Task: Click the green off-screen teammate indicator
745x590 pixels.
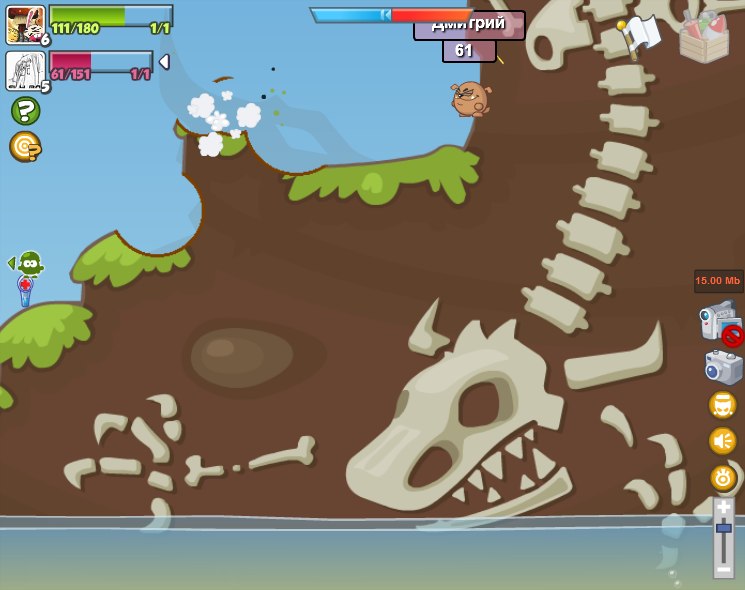Action: [x=28, y=263]
